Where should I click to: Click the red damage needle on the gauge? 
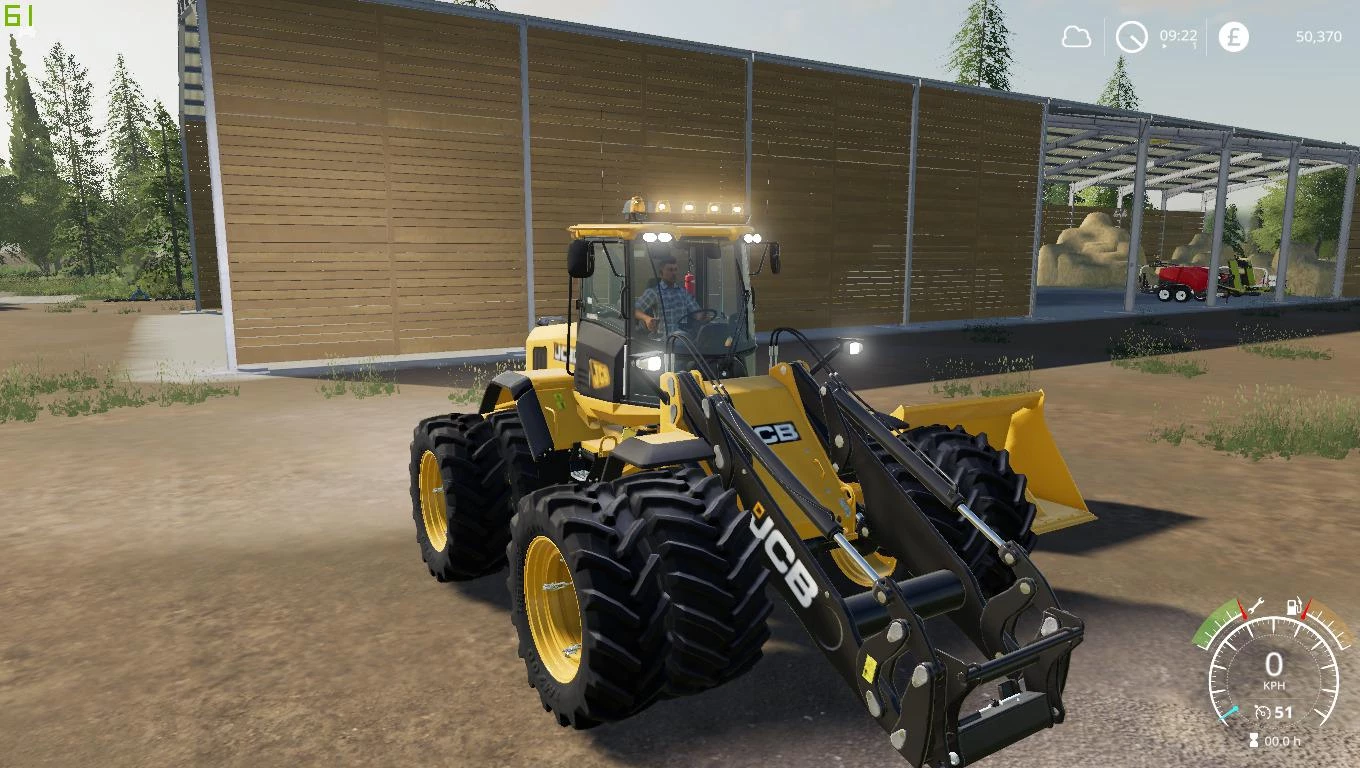click(1242, 609)
